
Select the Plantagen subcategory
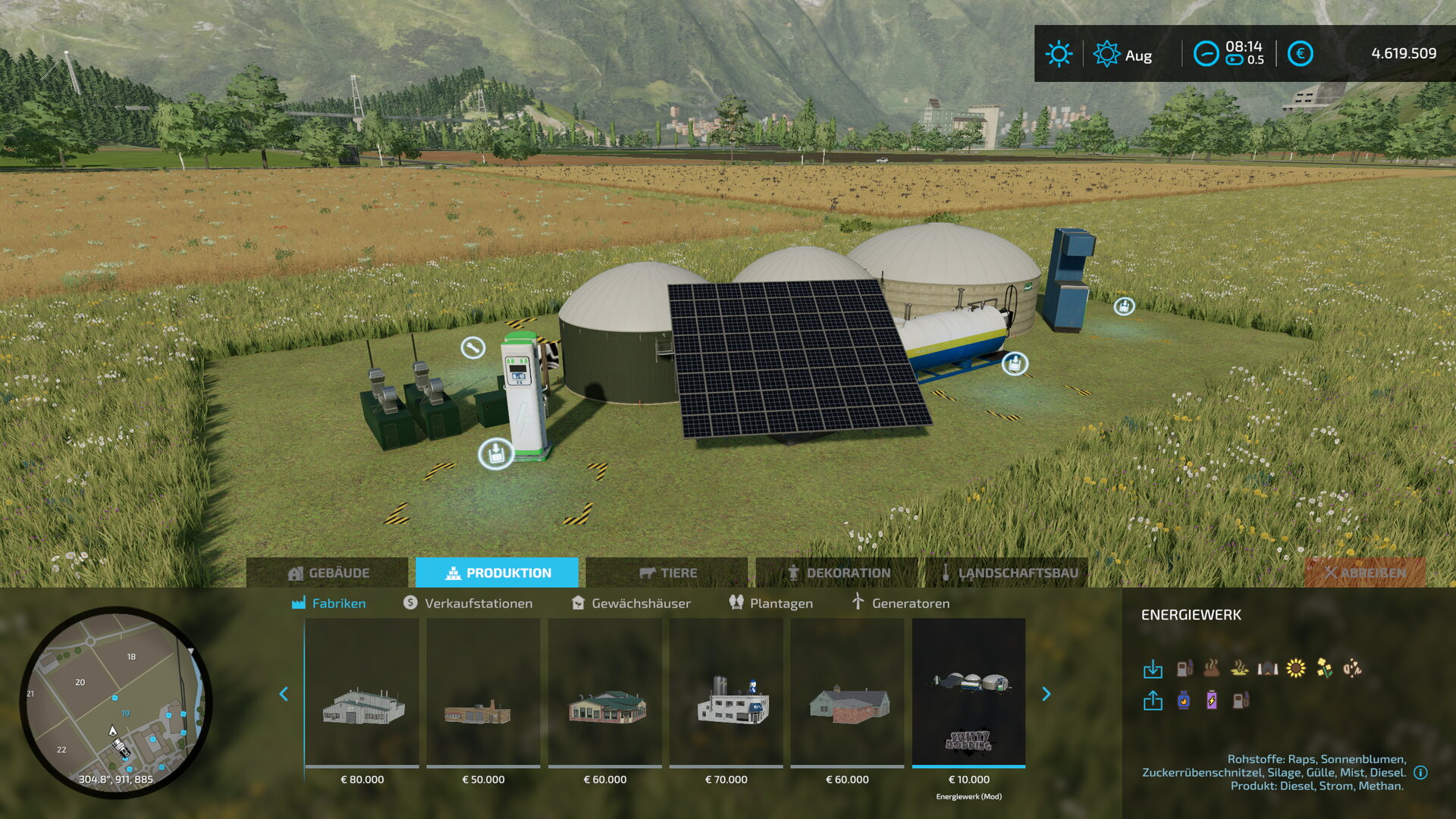click(770, 603)
